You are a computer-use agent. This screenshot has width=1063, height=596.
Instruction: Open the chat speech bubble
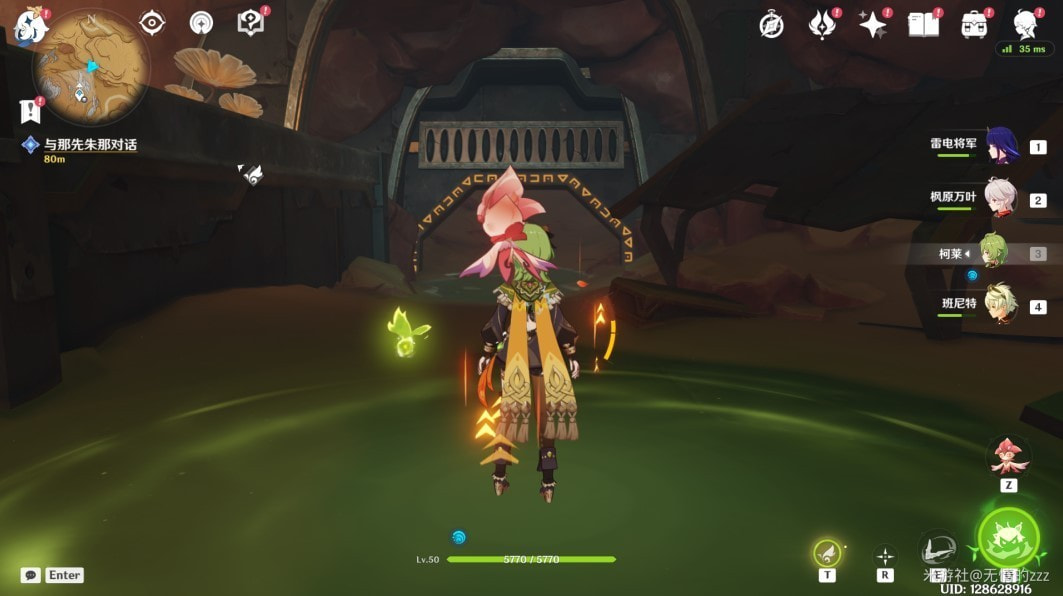tap(31, 575)
